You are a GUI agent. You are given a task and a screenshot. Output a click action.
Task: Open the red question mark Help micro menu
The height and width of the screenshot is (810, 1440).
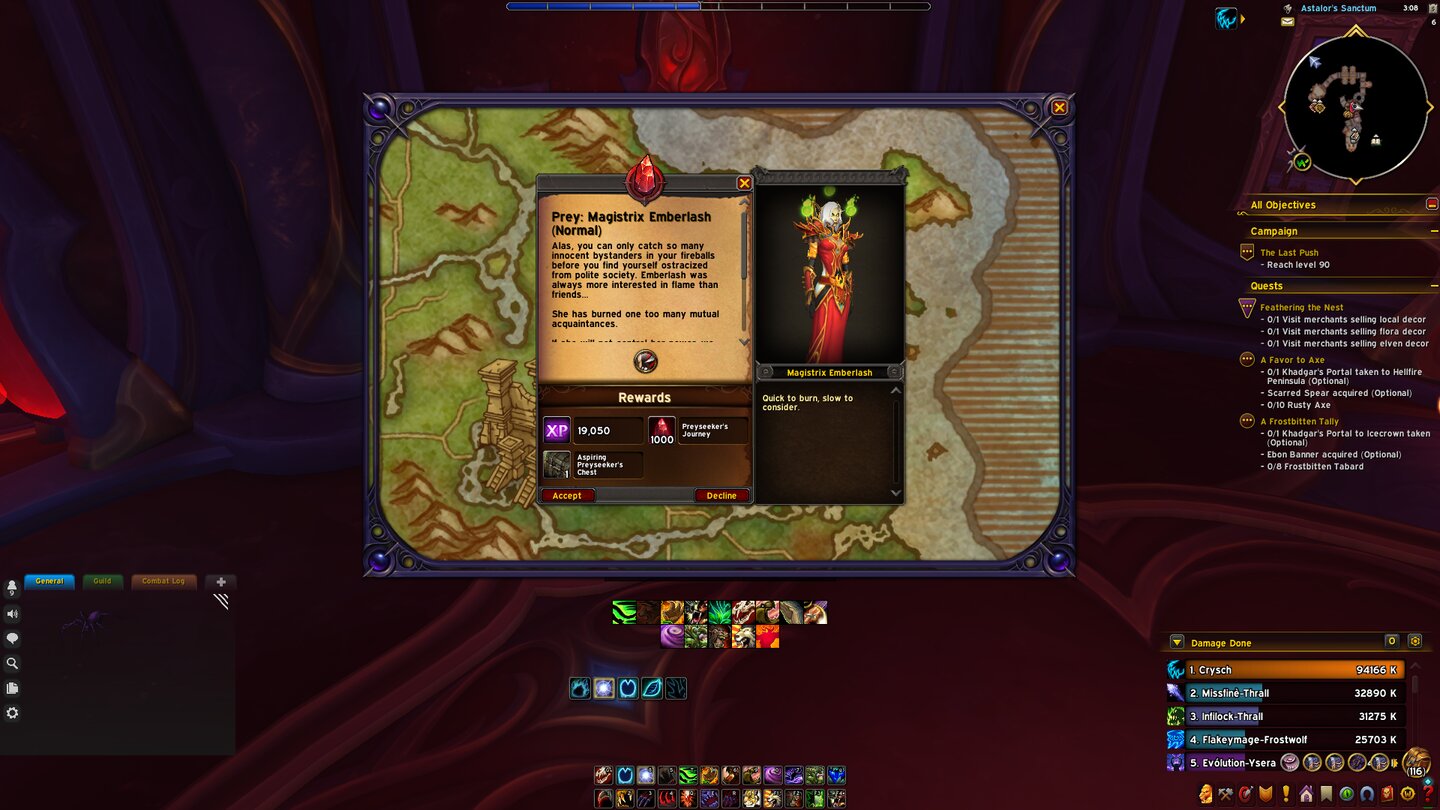tap(1427, 795)
